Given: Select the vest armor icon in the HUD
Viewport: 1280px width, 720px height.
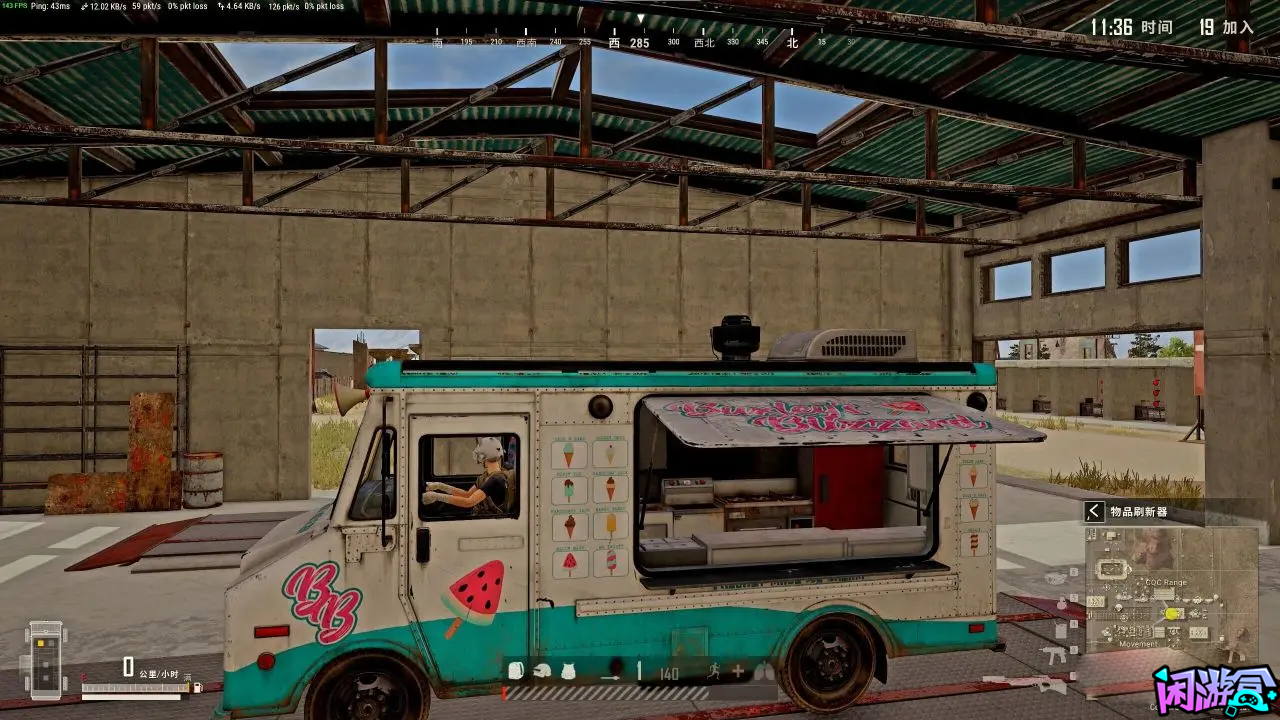Looking at the screenshot, I should point(567,672).
